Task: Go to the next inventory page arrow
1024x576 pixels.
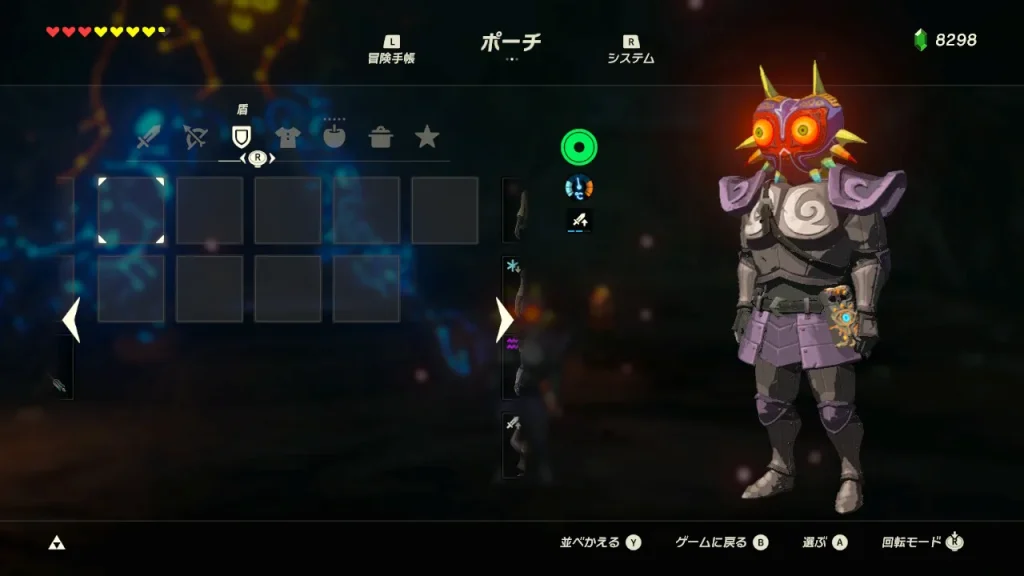Action: (504, 320)
